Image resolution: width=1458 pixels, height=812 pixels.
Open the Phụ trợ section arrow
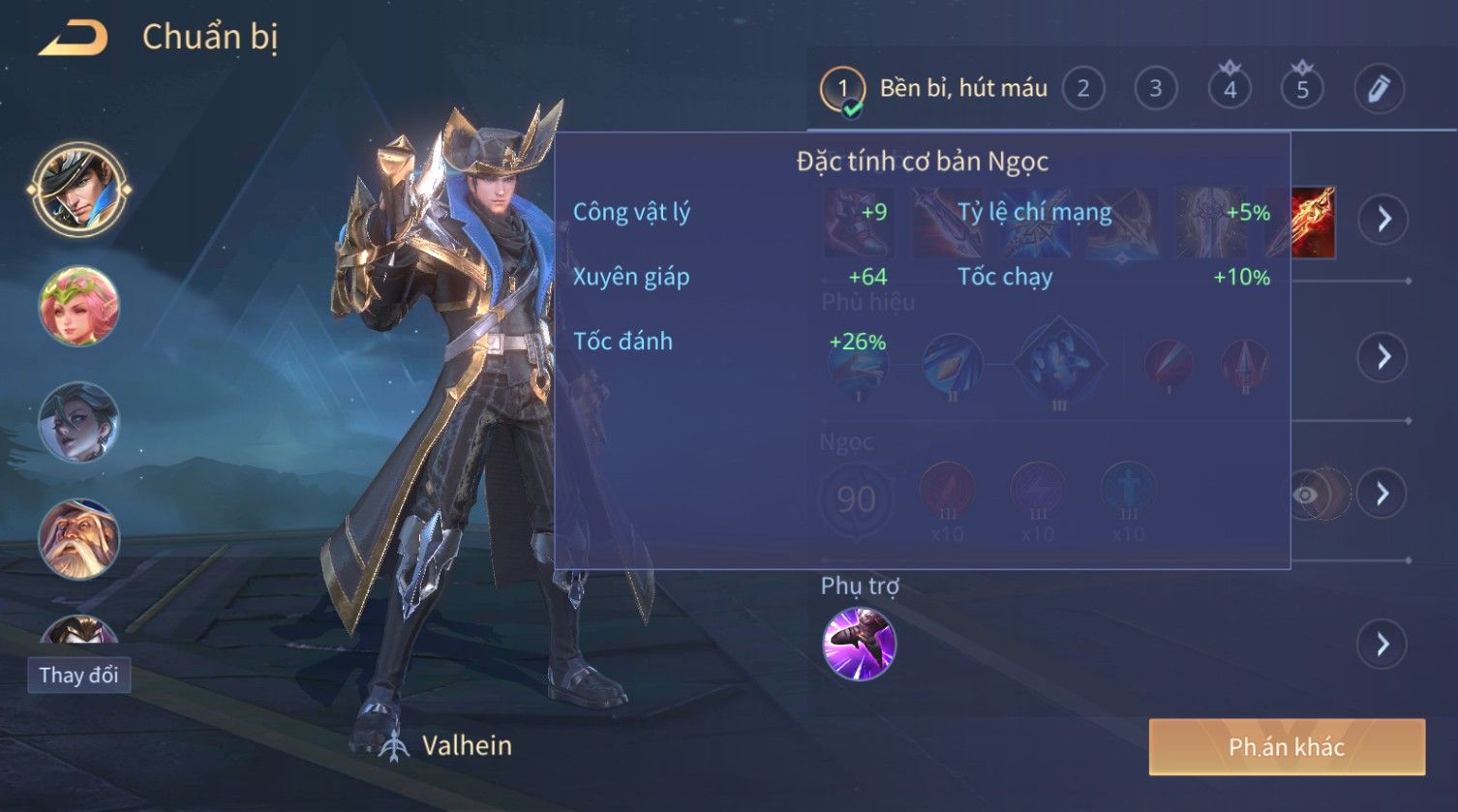pyautogui.click(x=1383, y=645)
